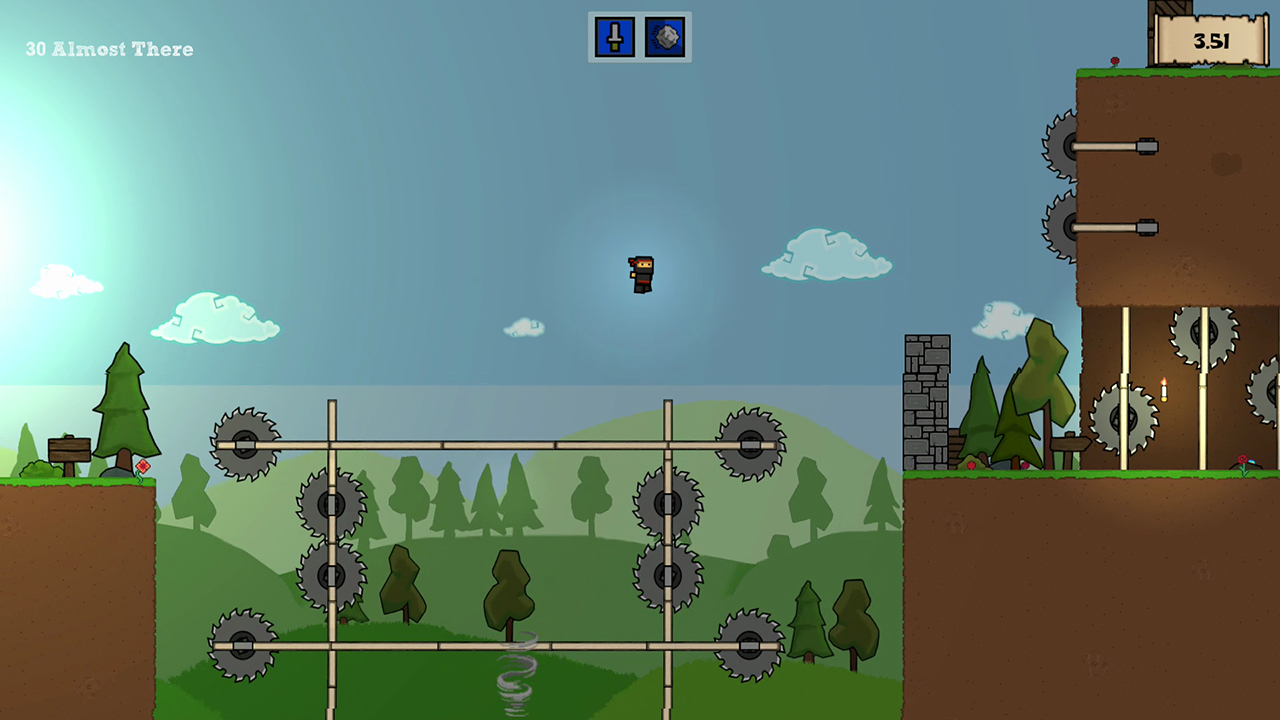Click the ninja character in mid-air
The image size is (1280, 720).
coord(640,272)
